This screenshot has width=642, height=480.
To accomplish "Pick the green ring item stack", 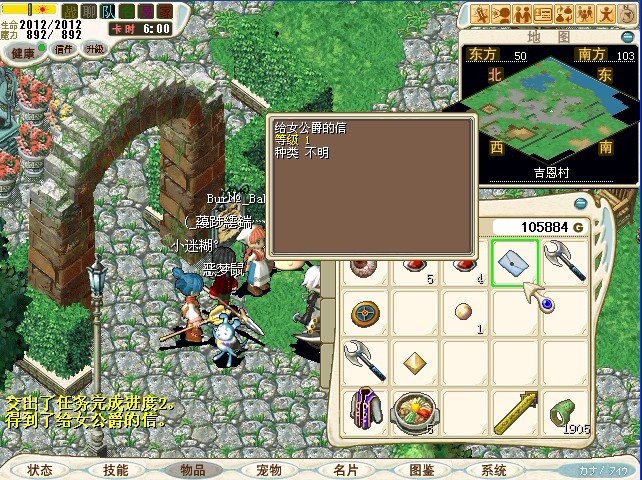I will coord(564,410).
